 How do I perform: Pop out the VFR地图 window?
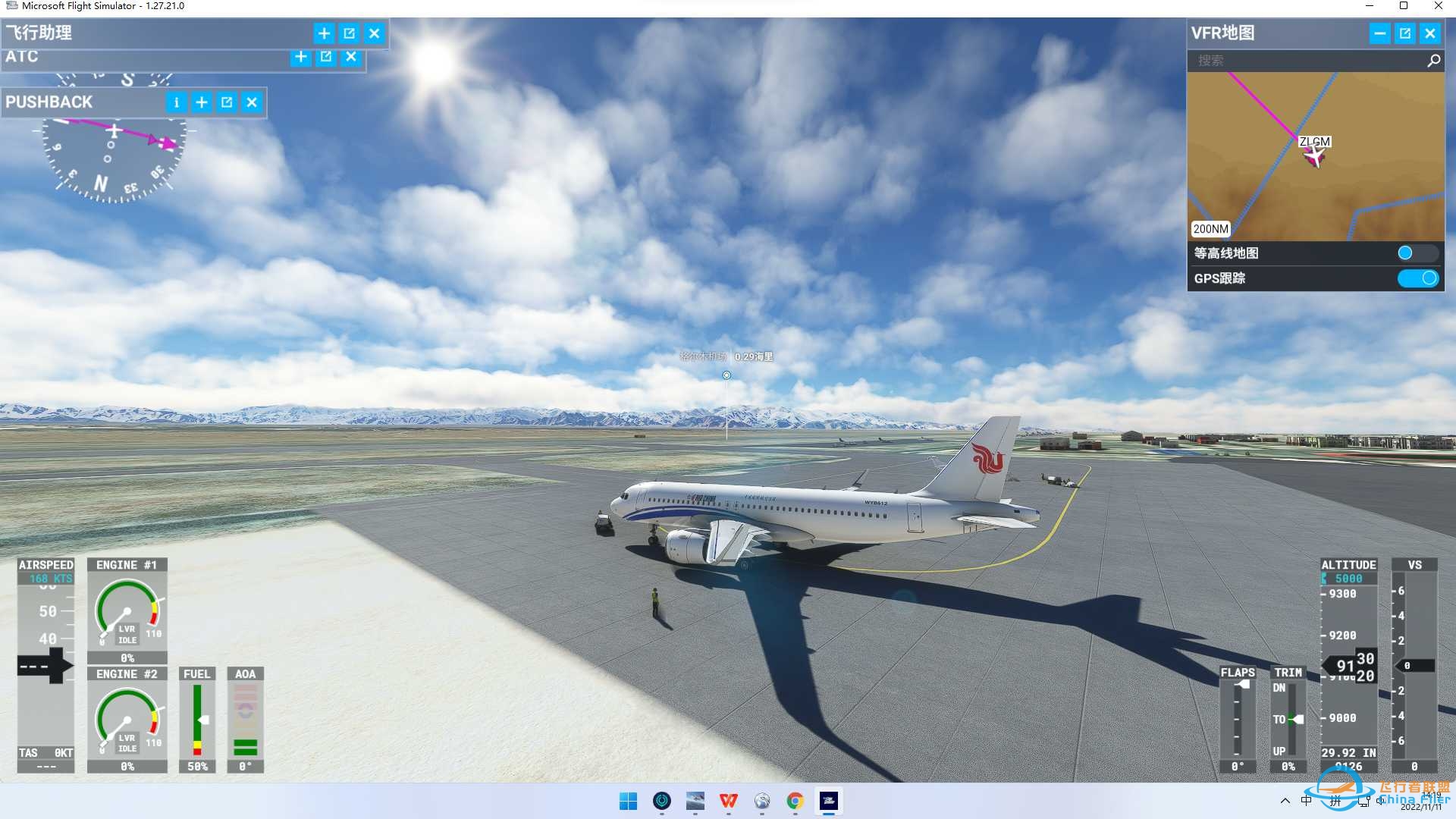(1405, 33)
